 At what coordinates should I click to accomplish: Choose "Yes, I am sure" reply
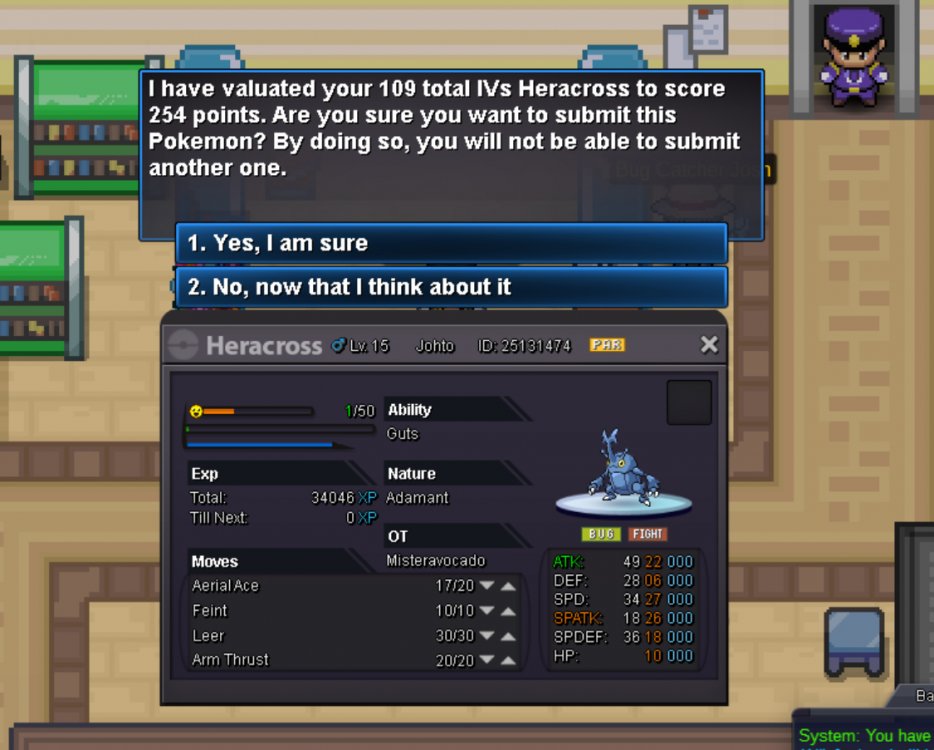(450, 243)
